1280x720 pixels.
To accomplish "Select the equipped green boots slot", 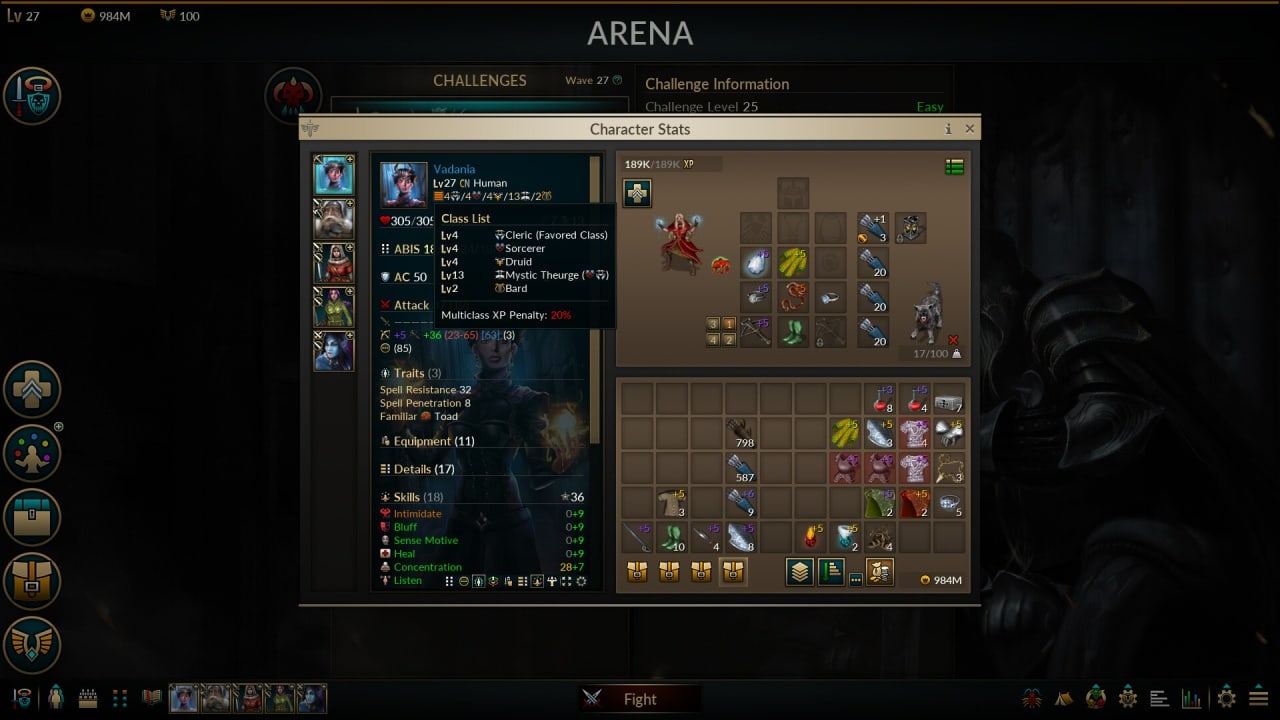I will coord(793,332).
